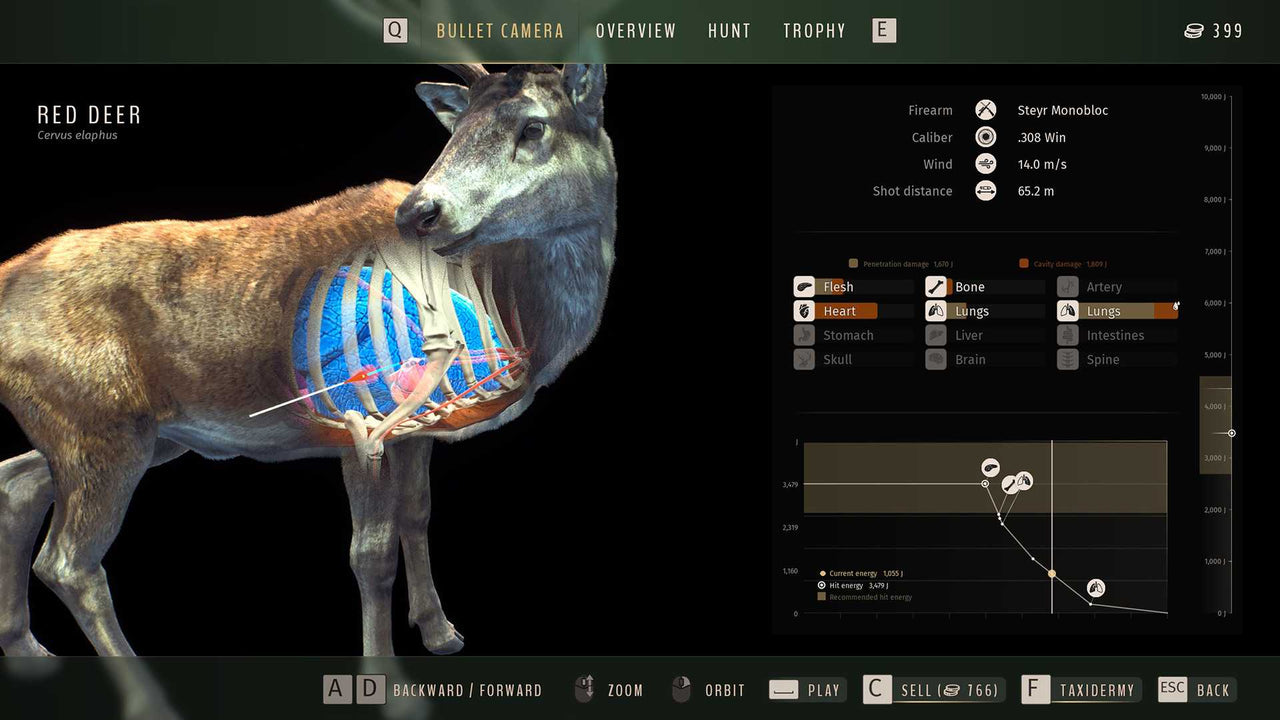
Task: Switch to the Overview tab
Action: tap(636, 30)
